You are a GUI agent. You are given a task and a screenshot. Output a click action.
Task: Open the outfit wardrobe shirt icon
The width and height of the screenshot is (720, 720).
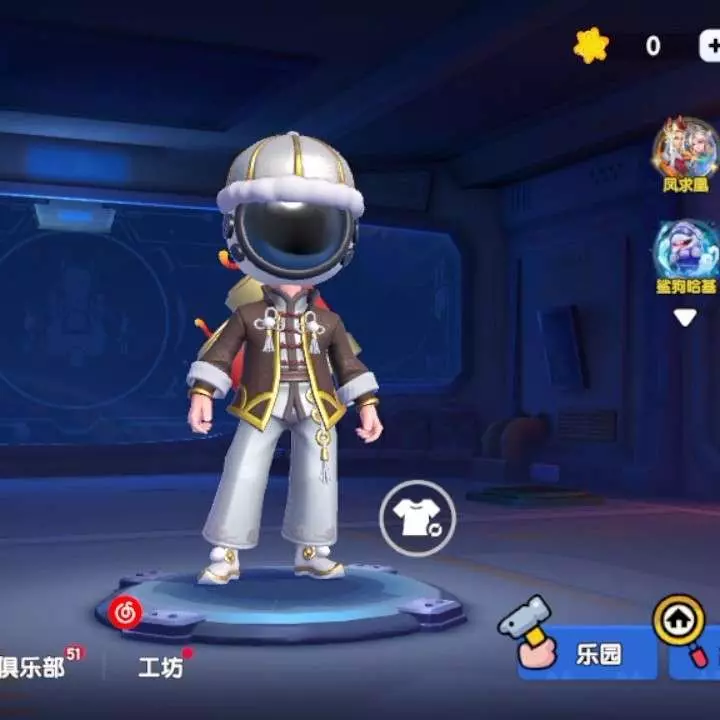[x=417, y=518]
